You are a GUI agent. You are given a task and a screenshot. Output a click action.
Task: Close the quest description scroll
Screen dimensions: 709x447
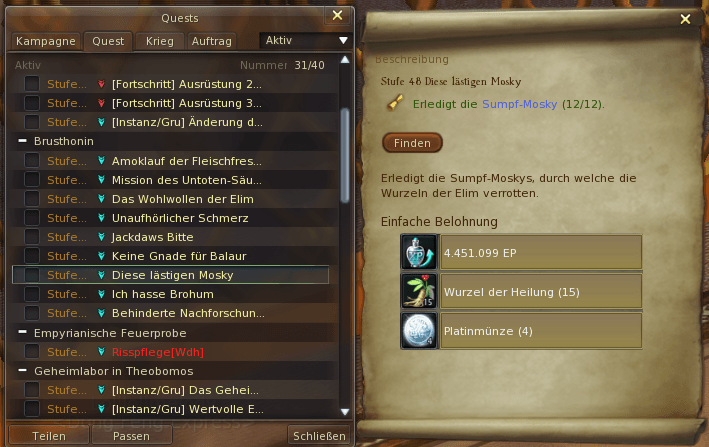[685, 18]
